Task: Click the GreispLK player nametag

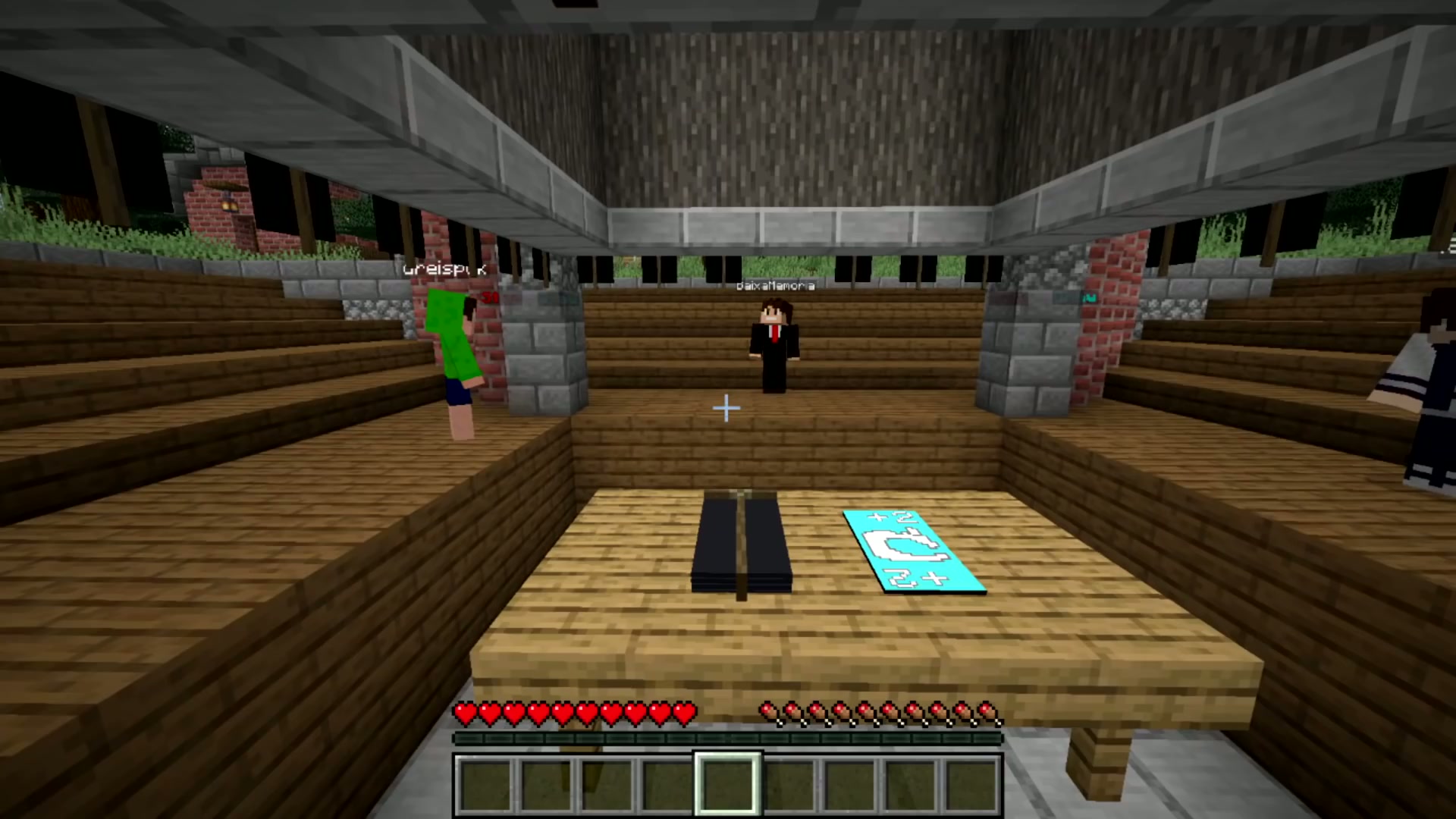Action: click(444, 268)
